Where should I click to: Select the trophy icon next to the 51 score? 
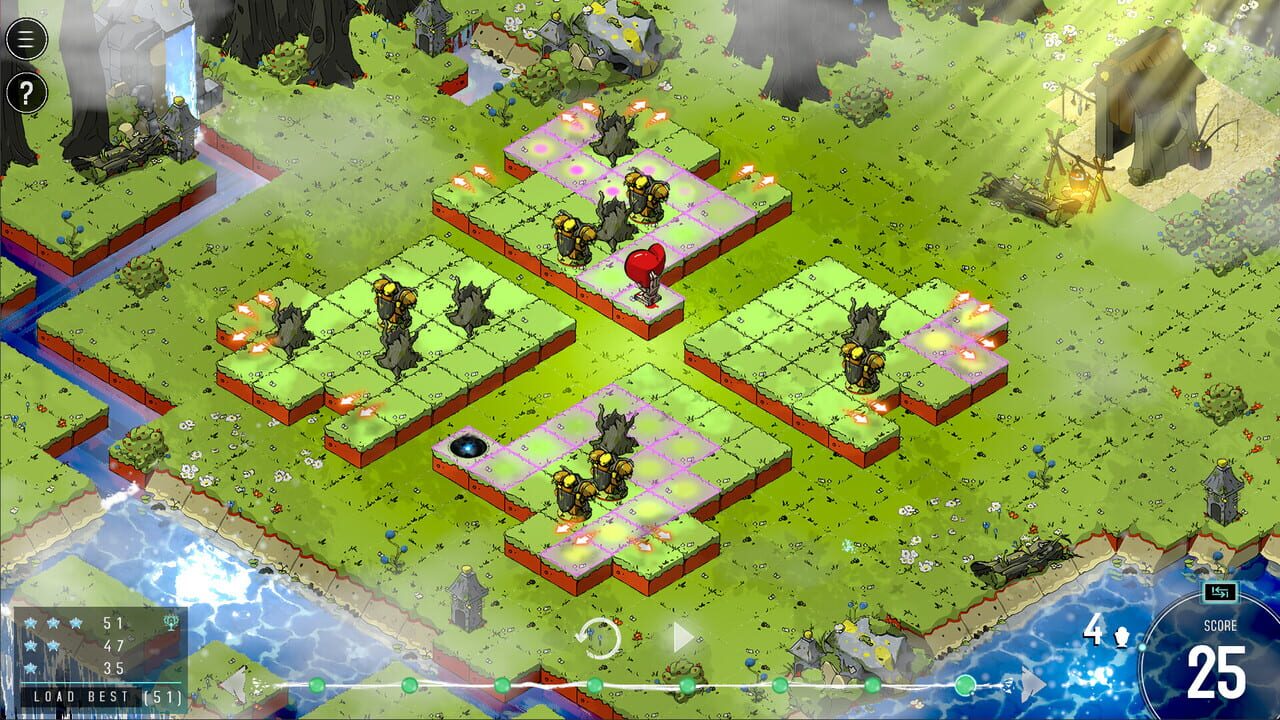pos(169,622)
